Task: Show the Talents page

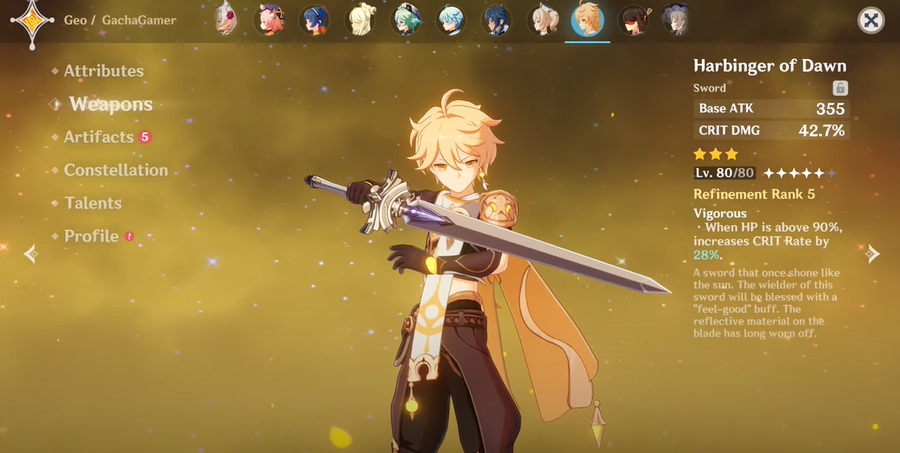Action: point(92,203)
